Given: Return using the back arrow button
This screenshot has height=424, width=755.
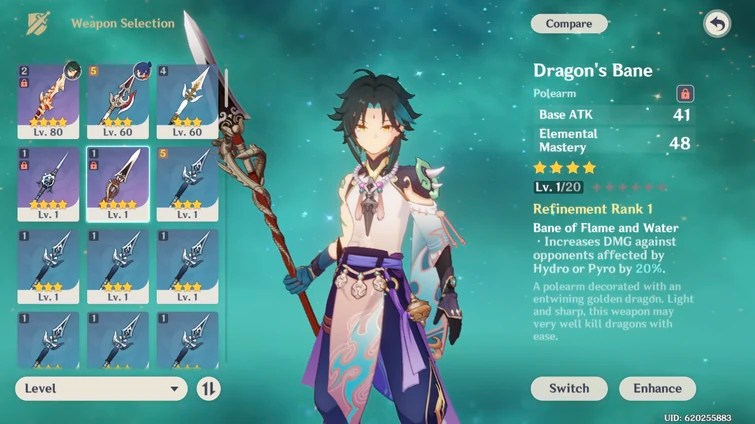Looking at the screenshot, I should coord(717,23).
